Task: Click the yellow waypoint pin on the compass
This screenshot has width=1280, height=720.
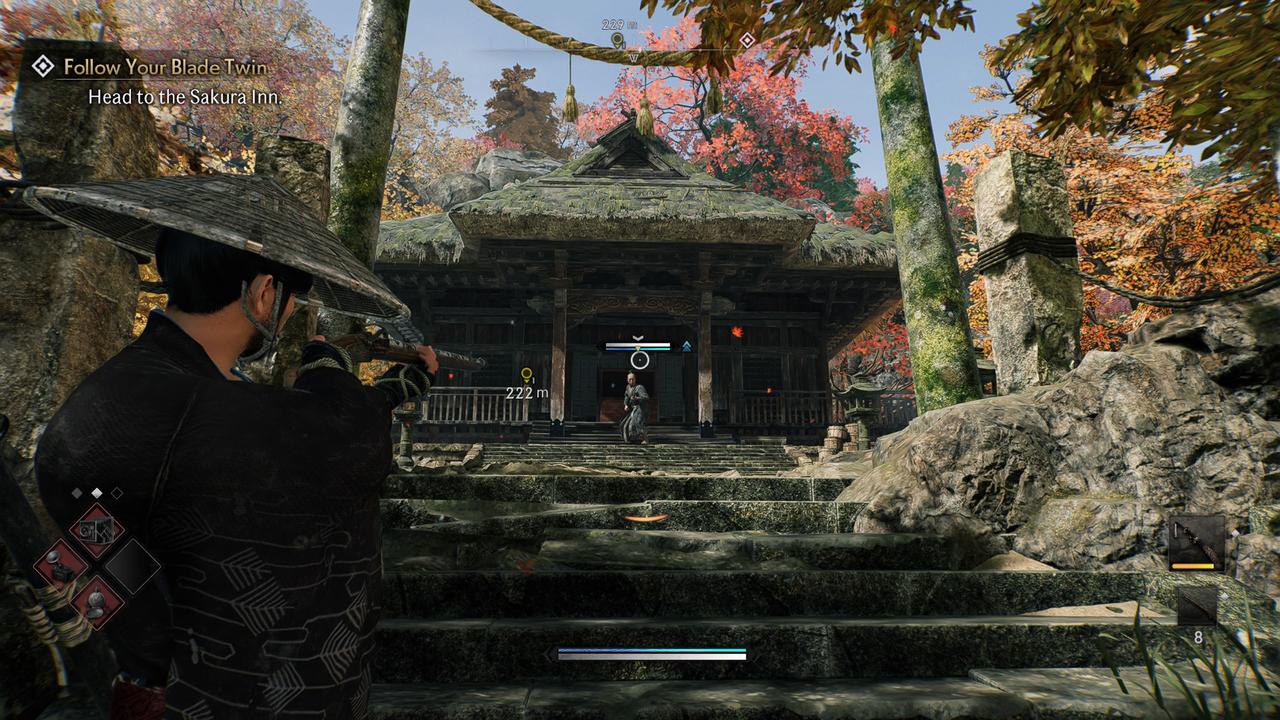Action: click(x=616, y=39)
